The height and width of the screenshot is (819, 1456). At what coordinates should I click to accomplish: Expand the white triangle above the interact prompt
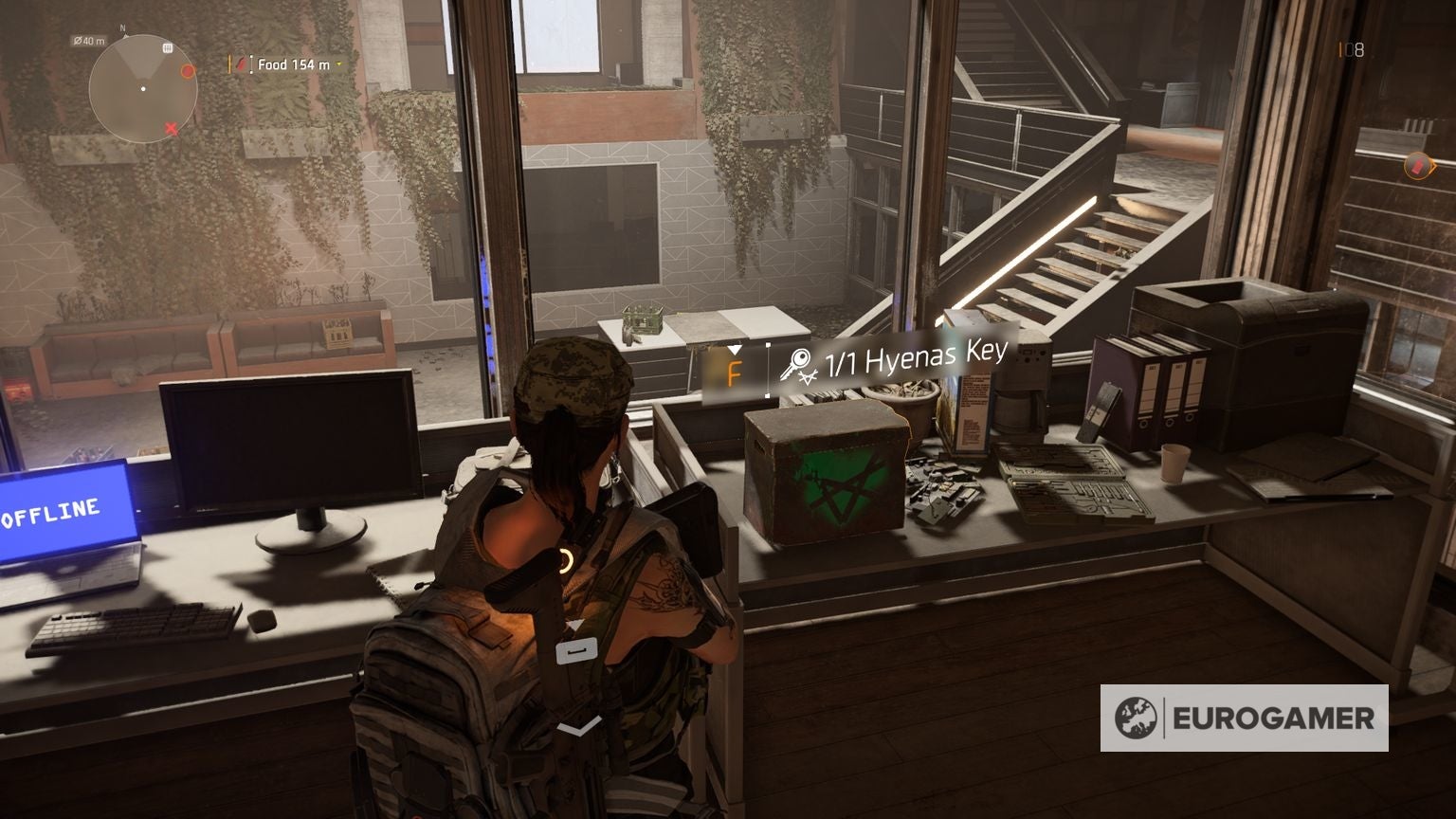click(735, 349)
